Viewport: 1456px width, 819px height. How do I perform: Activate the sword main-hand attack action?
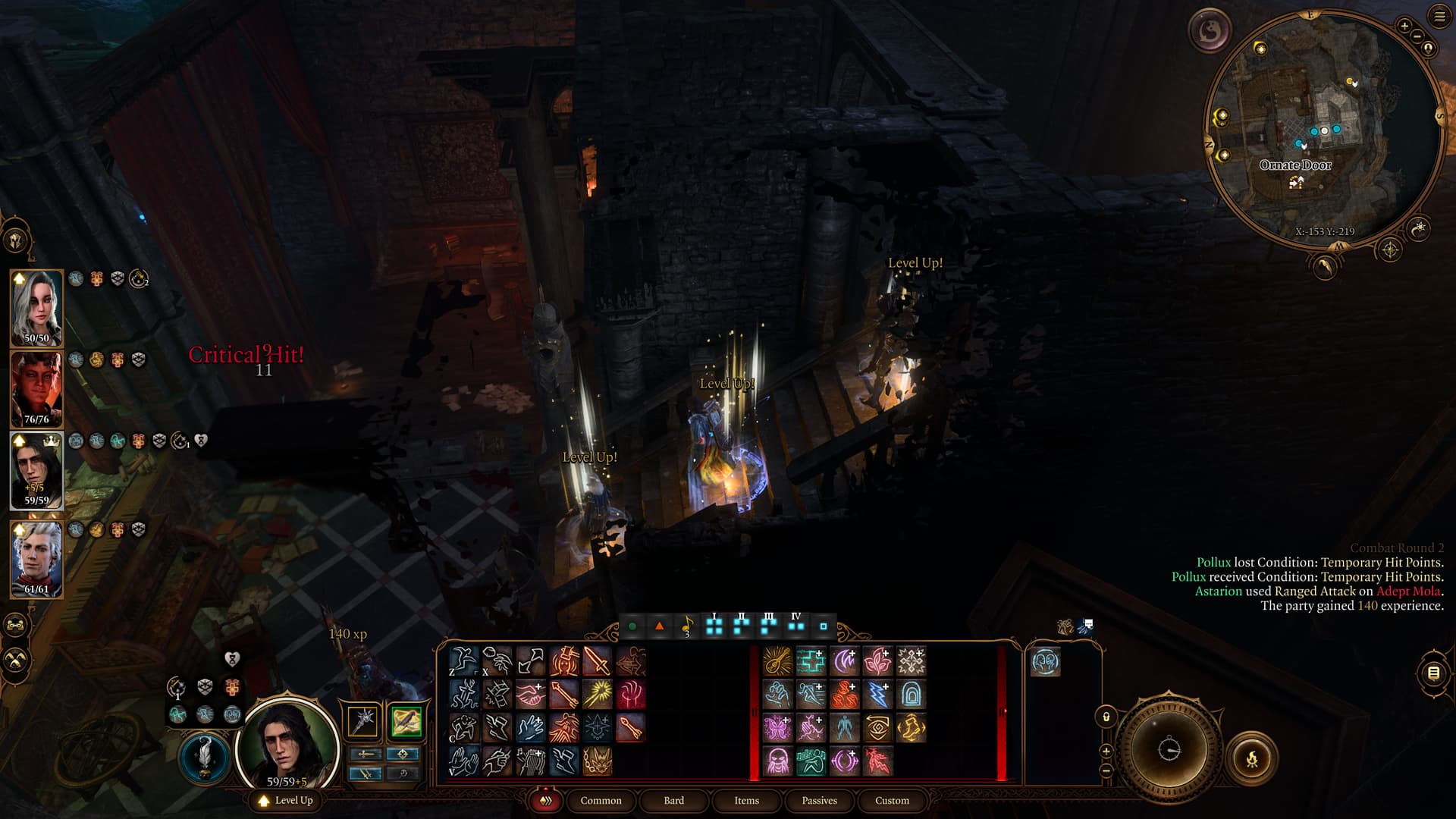click(598, 661)
